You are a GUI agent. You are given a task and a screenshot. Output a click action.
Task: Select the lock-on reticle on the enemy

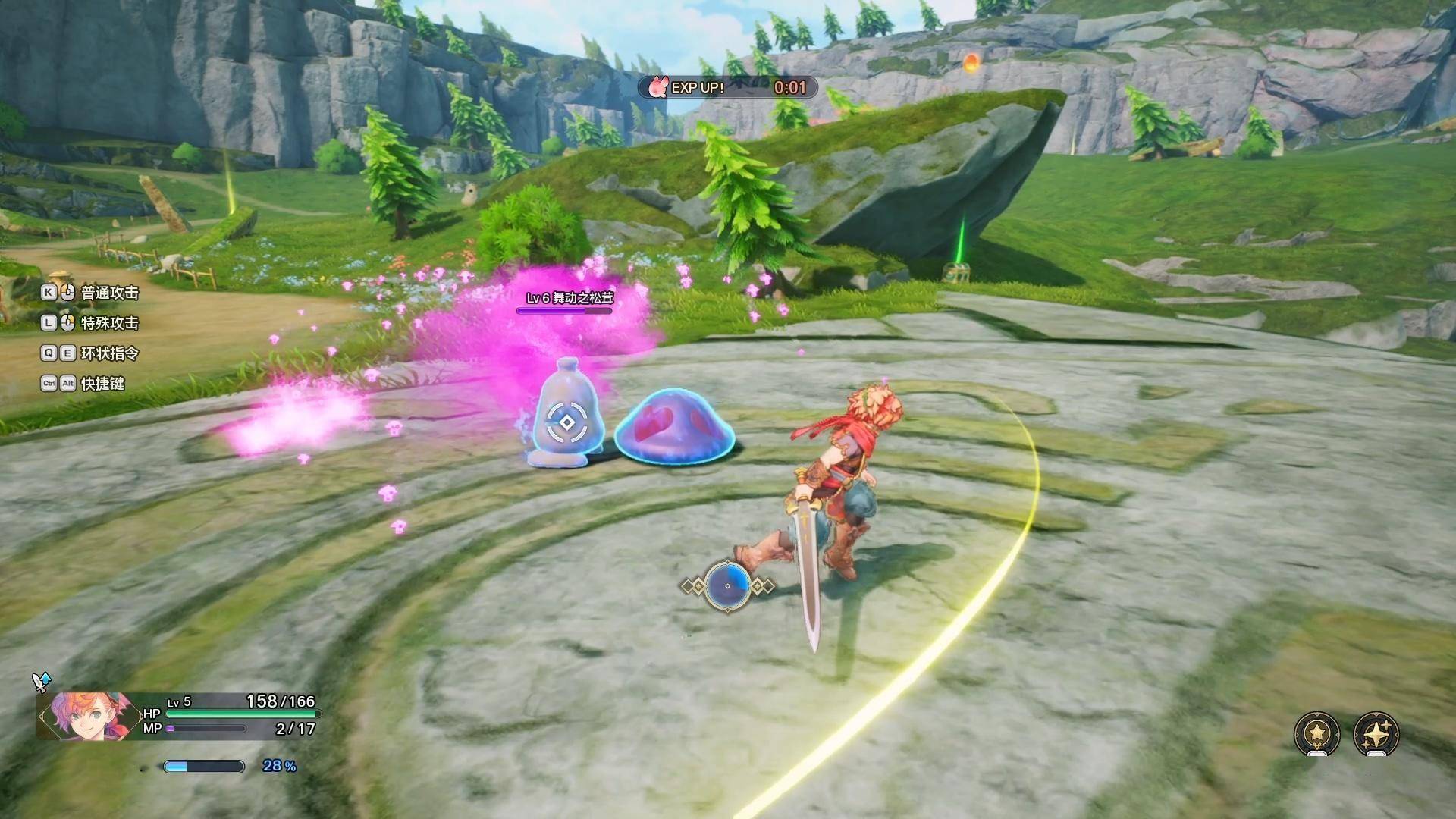pos(566,422)
